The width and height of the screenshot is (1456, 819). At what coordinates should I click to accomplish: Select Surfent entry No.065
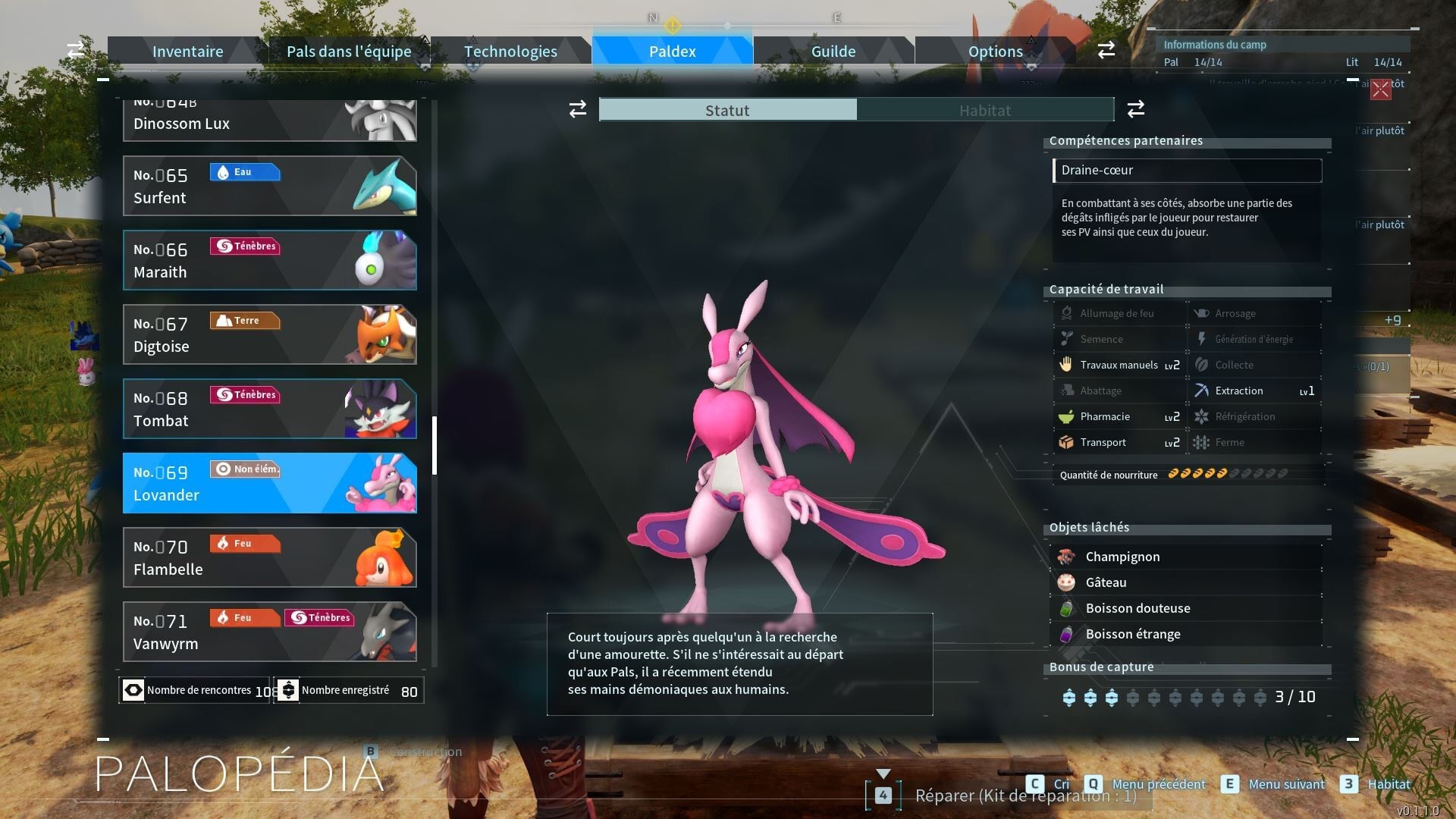(x=269, y=186)
